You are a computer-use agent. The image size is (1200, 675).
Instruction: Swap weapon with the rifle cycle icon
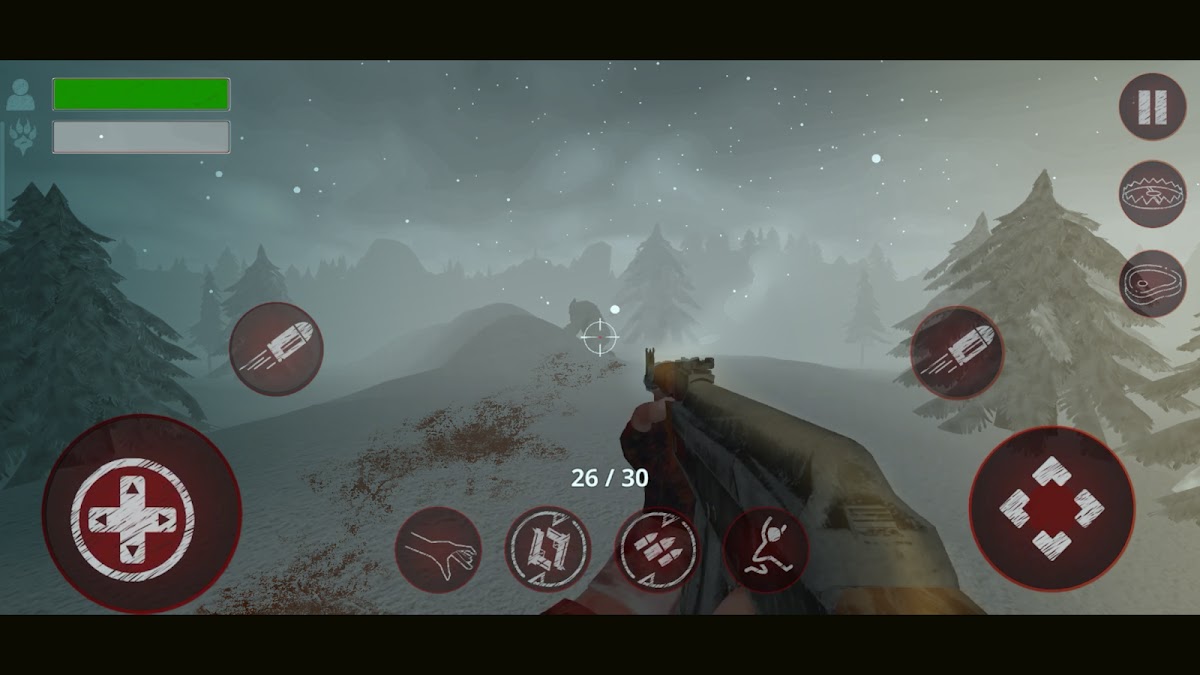point(547,549)
